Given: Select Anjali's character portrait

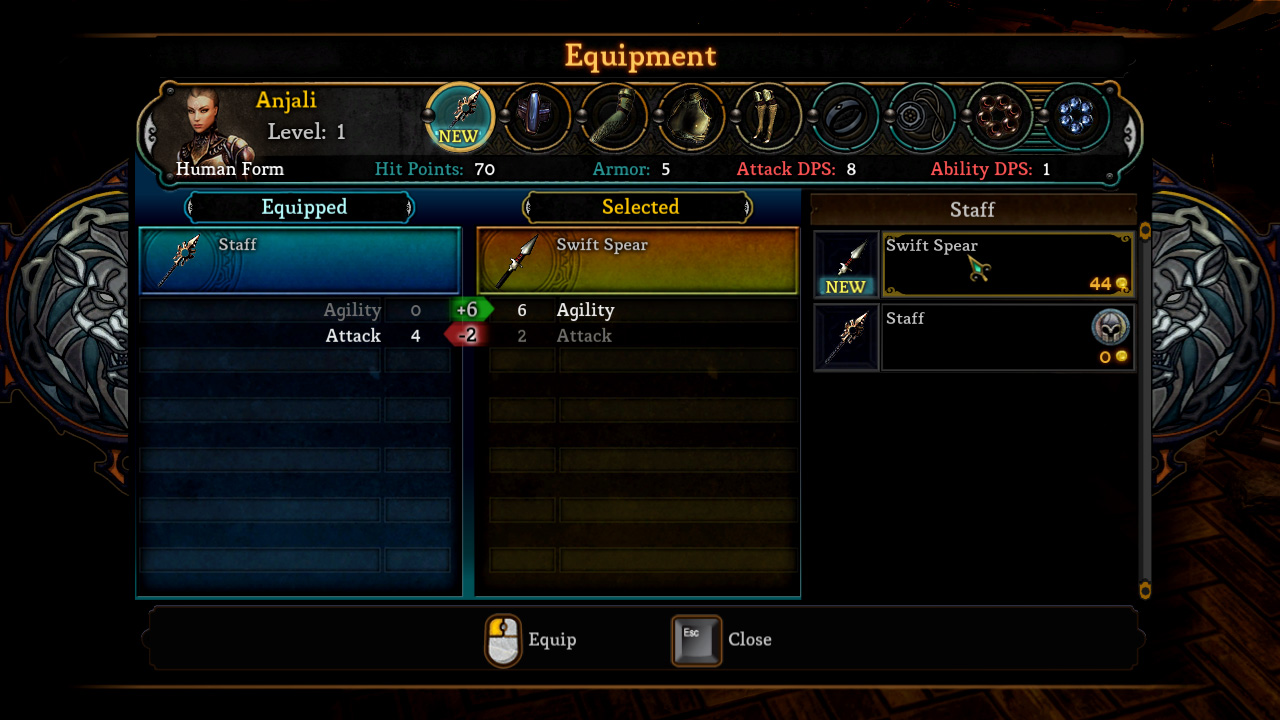Looking at the screenshot, I should coord(203,122).
